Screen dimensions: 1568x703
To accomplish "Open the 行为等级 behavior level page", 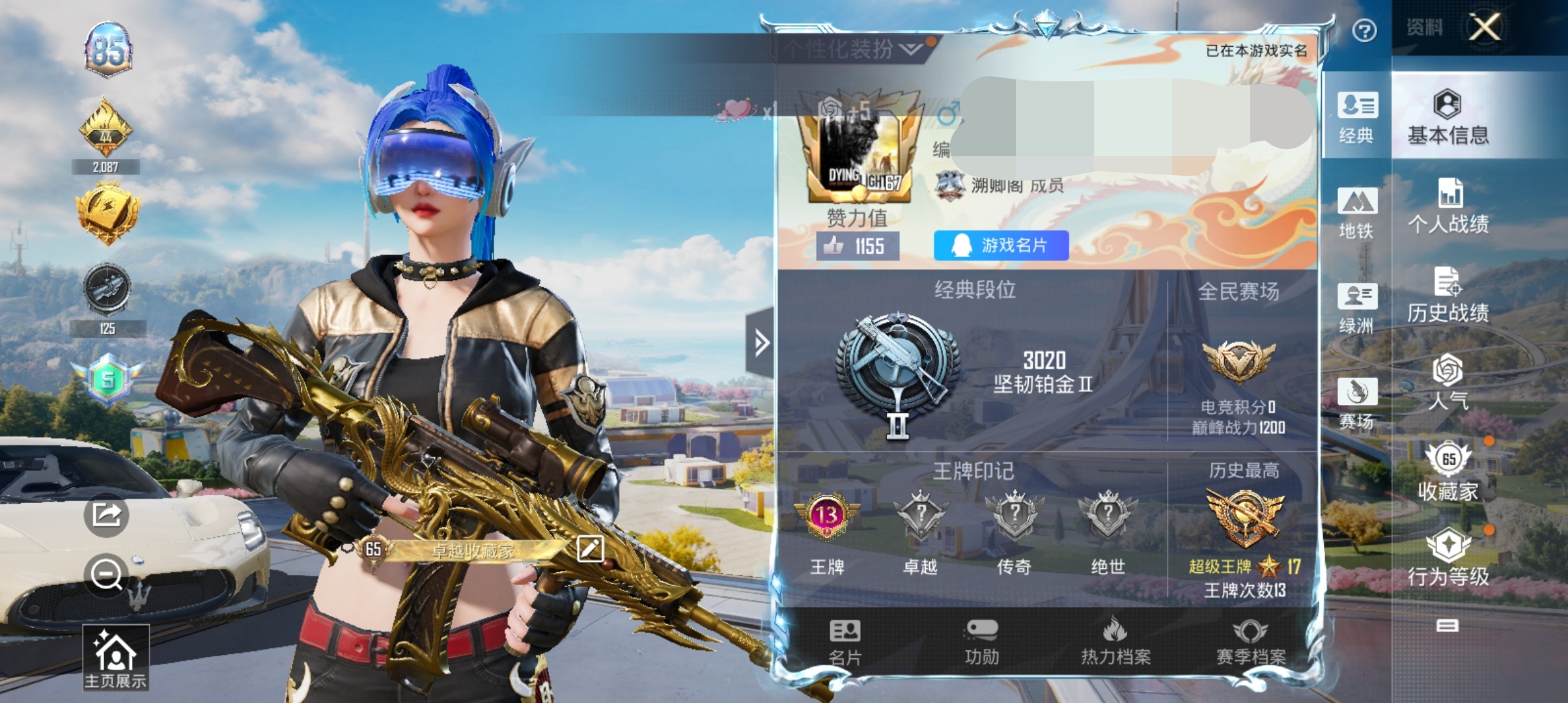I will tap(1448, 558).
